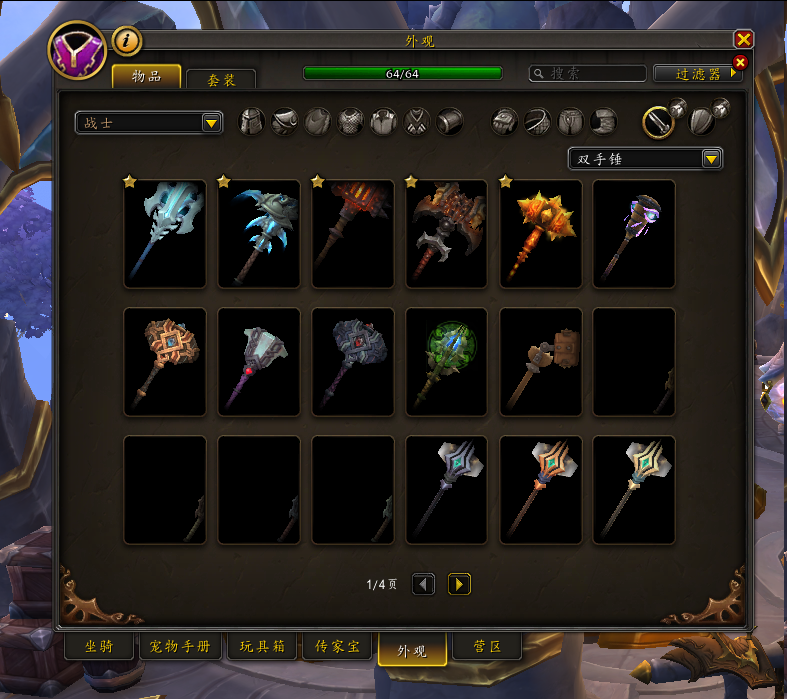Expand the 双手锤 weapon type dropdown

(x=645, y=158)
